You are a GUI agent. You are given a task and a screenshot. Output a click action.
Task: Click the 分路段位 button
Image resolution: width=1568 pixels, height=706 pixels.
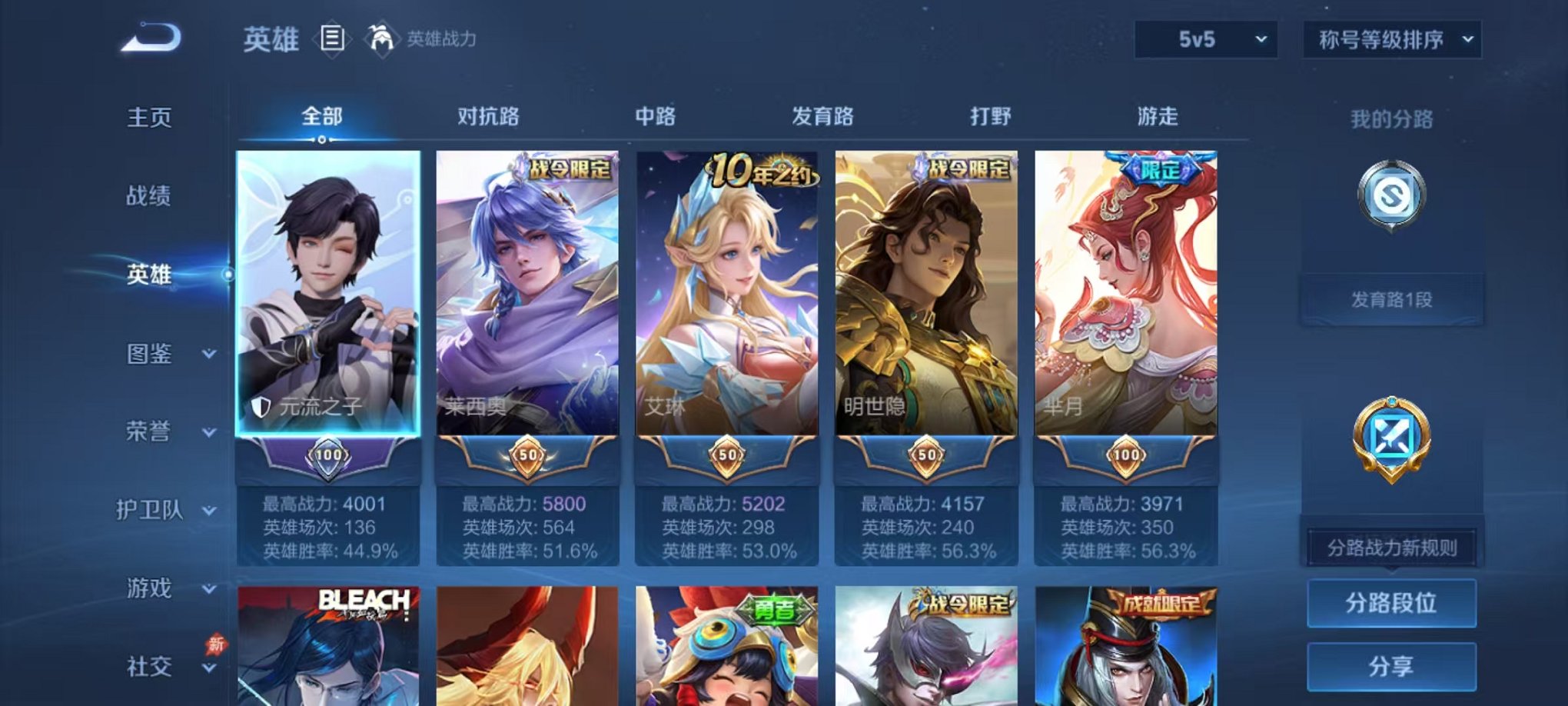coord(1393,603)
